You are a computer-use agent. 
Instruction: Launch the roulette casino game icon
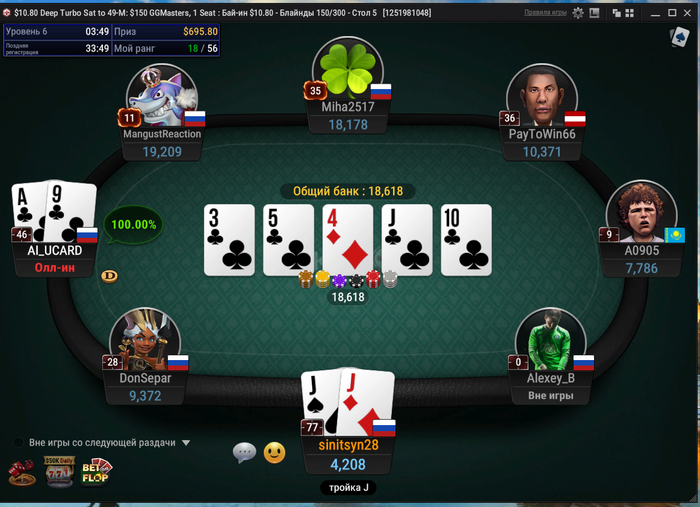point(21,471)
